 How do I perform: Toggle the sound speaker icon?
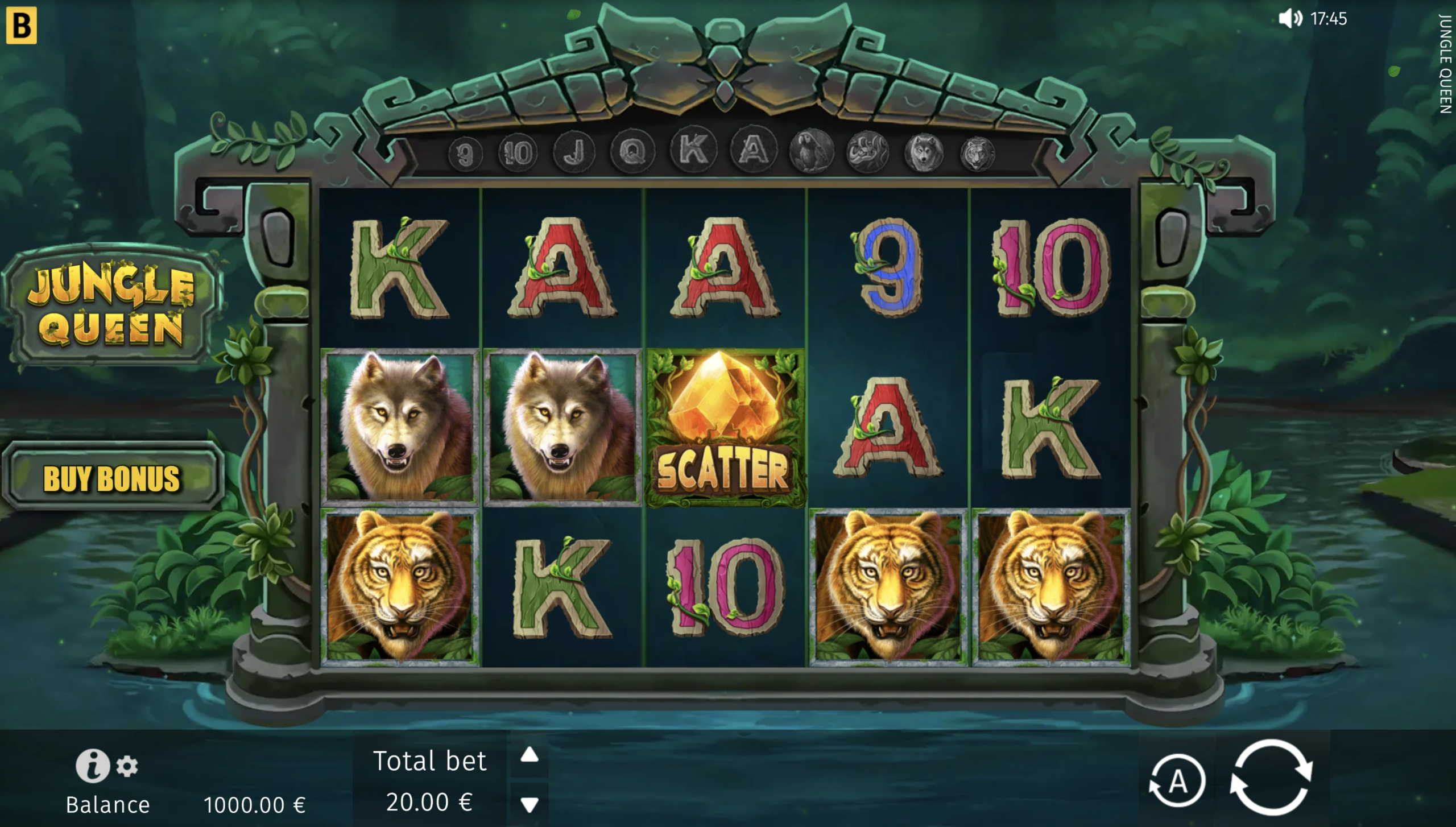pyautogui.click(x=1289, y=19)
